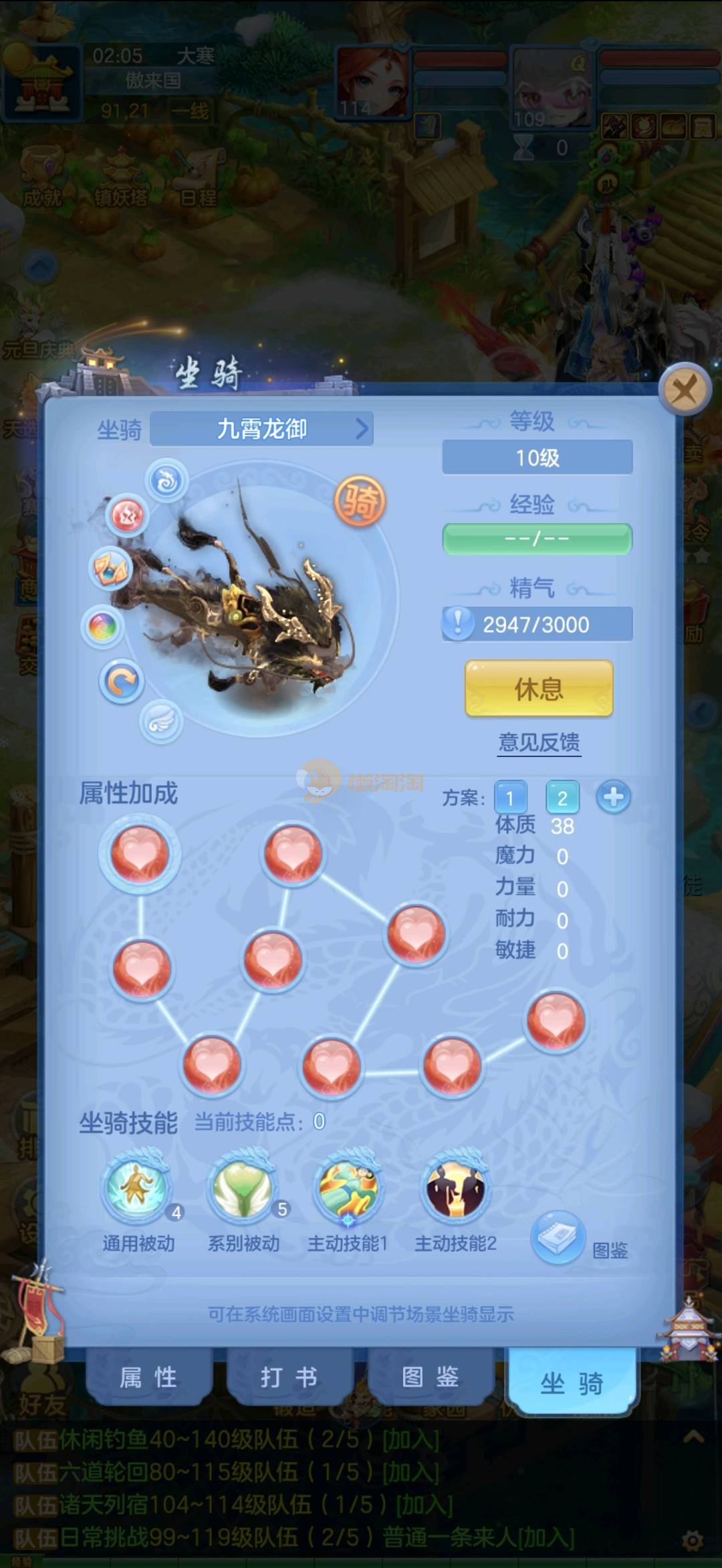The width and height of the screenshot is (722, 1568).
Task: Select attribute plan 1
Action: pyautogui.click(x=510, y=798)
